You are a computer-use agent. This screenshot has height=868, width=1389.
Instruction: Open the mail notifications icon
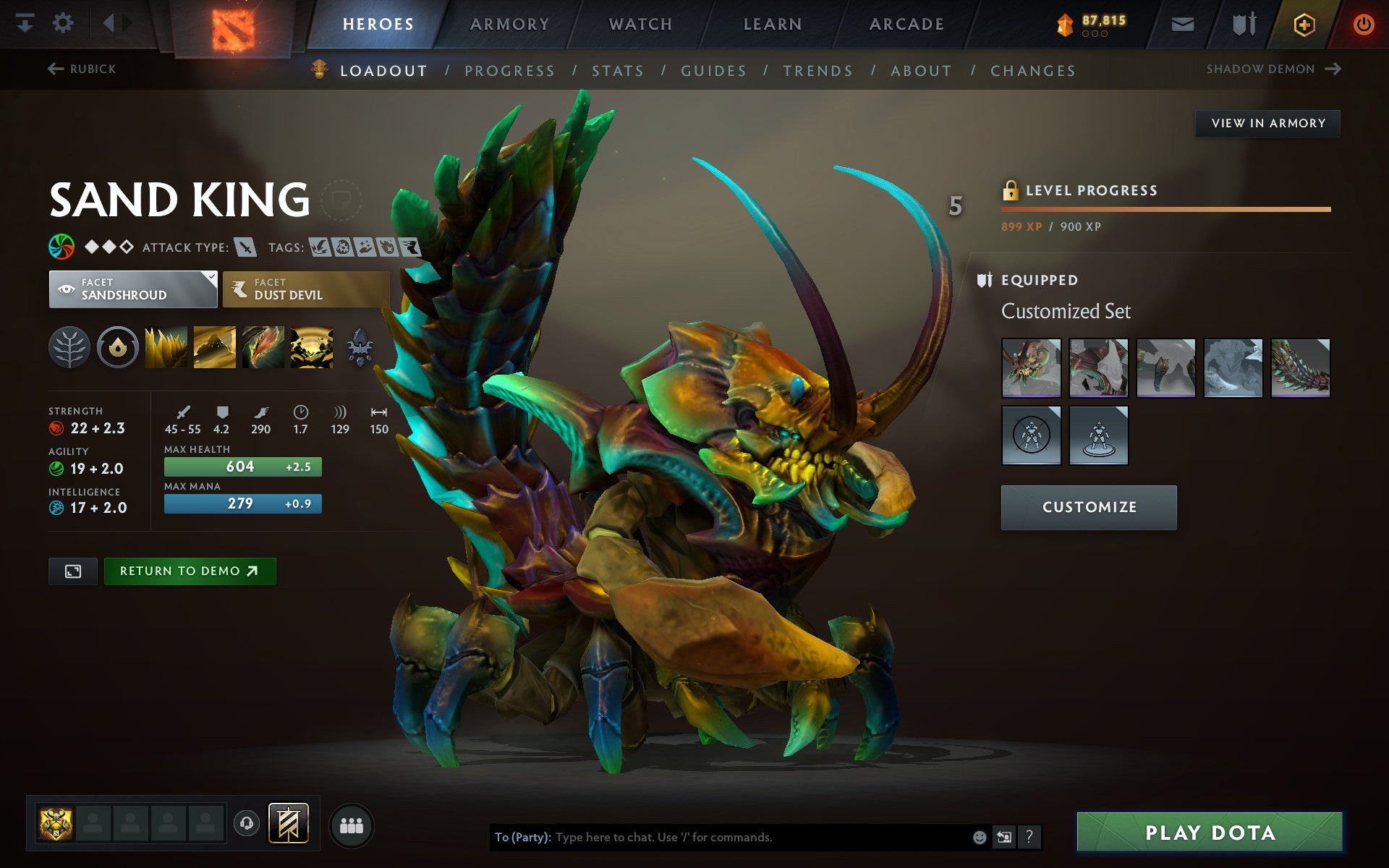coord(1181,22)
